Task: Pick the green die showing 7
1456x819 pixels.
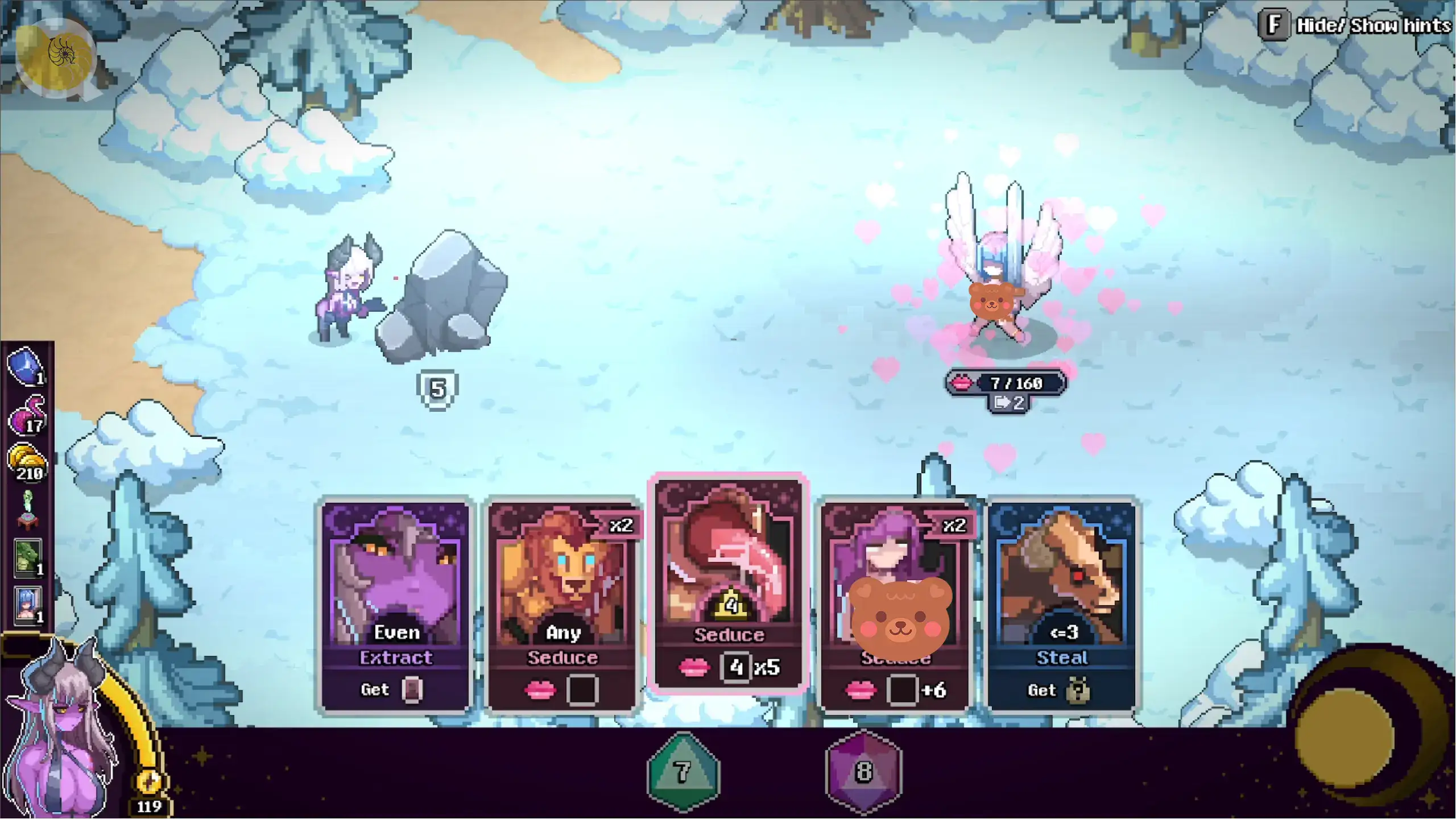Action: pos(684,771)
